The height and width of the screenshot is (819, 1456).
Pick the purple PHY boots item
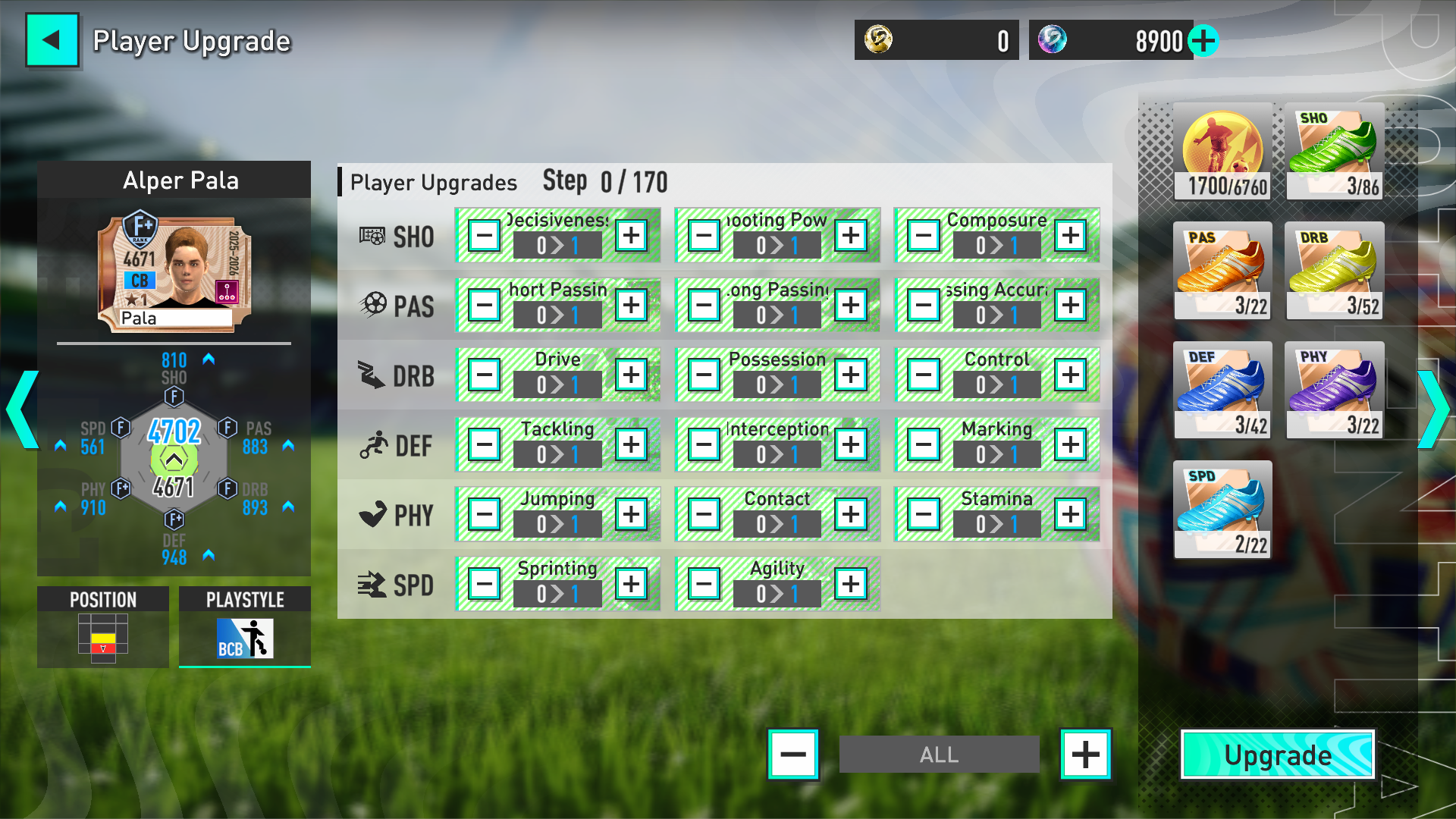(1335, 391)
